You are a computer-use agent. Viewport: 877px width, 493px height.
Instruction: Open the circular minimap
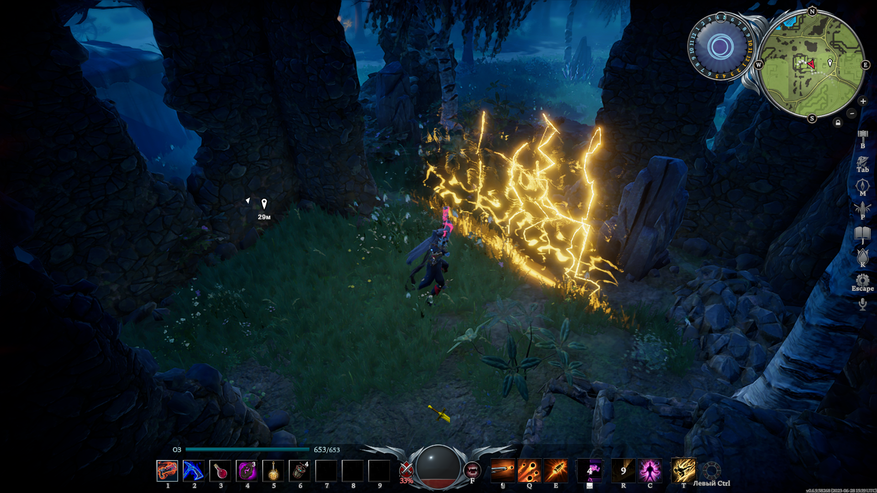(x=812, y=62)
